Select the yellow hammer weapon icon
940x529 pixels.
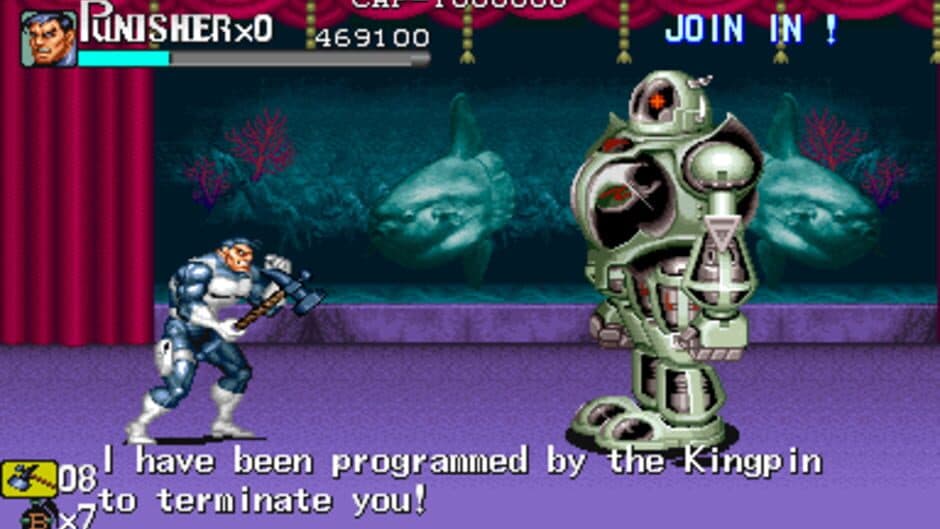28,480
